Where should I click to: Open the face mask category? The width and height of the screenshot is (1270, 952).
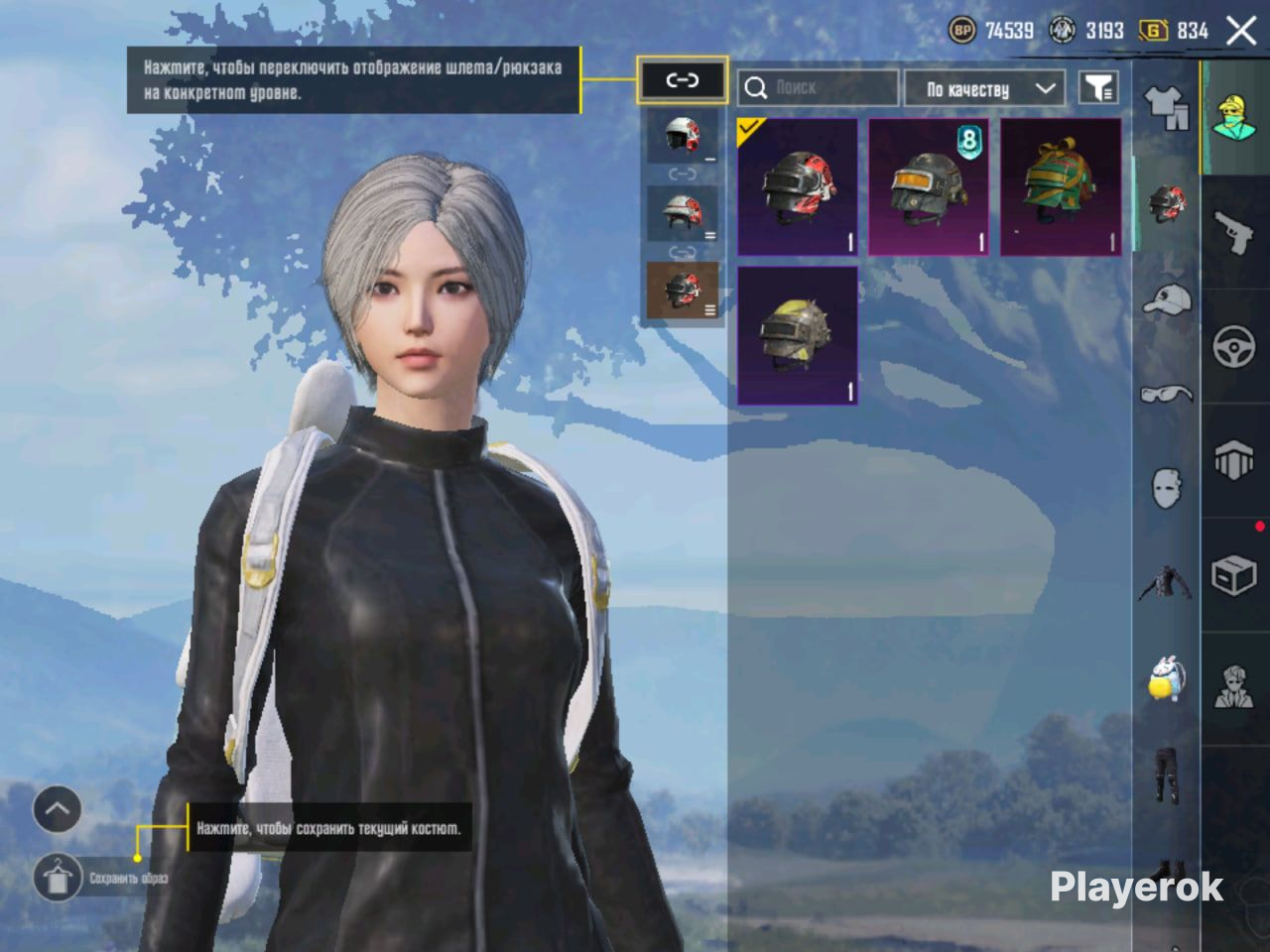coord(1167,488)
